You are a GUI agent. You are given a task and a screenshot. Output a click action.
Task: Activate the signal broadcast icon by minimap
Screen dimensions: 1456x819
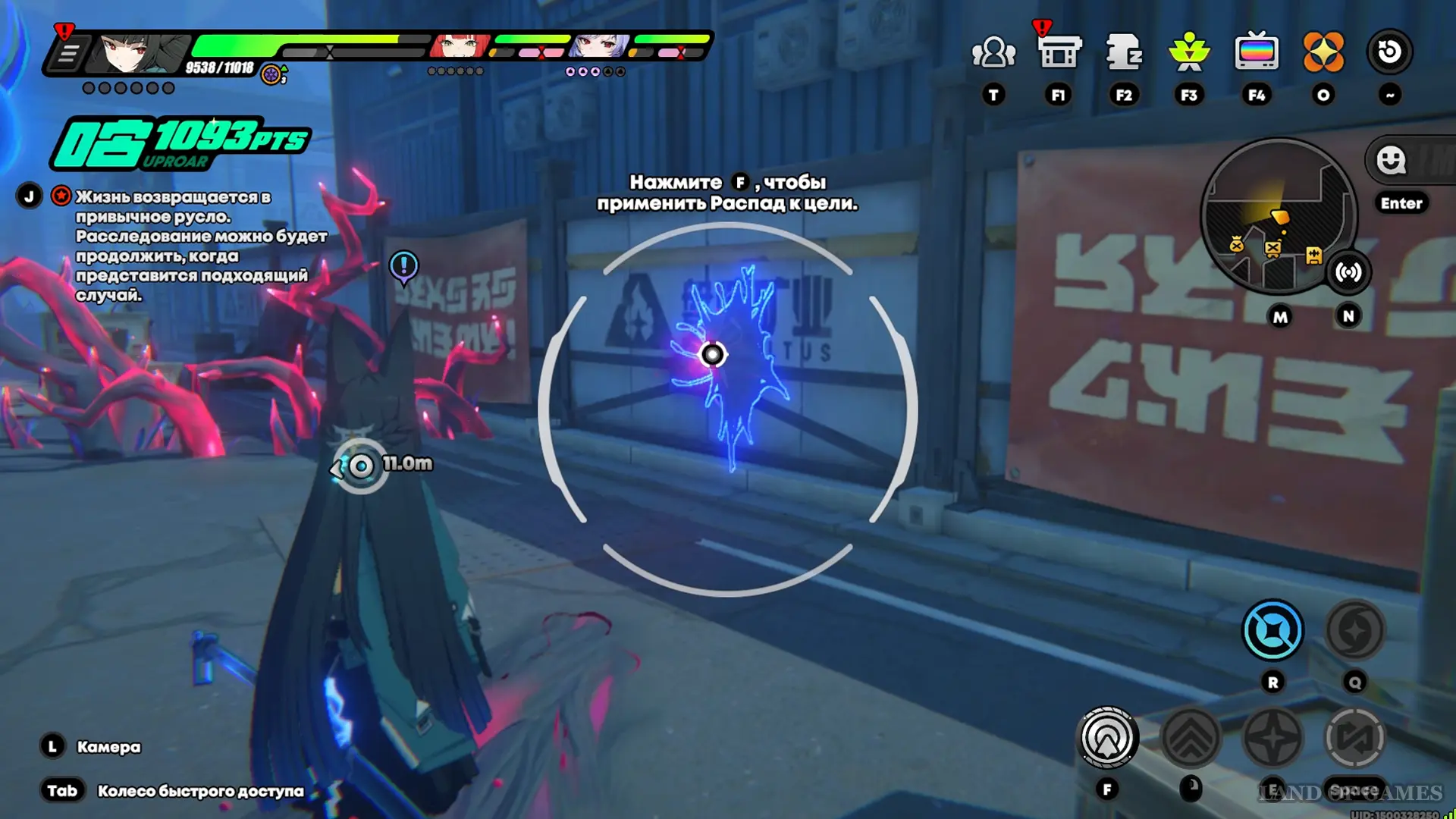click(1348, 272)
